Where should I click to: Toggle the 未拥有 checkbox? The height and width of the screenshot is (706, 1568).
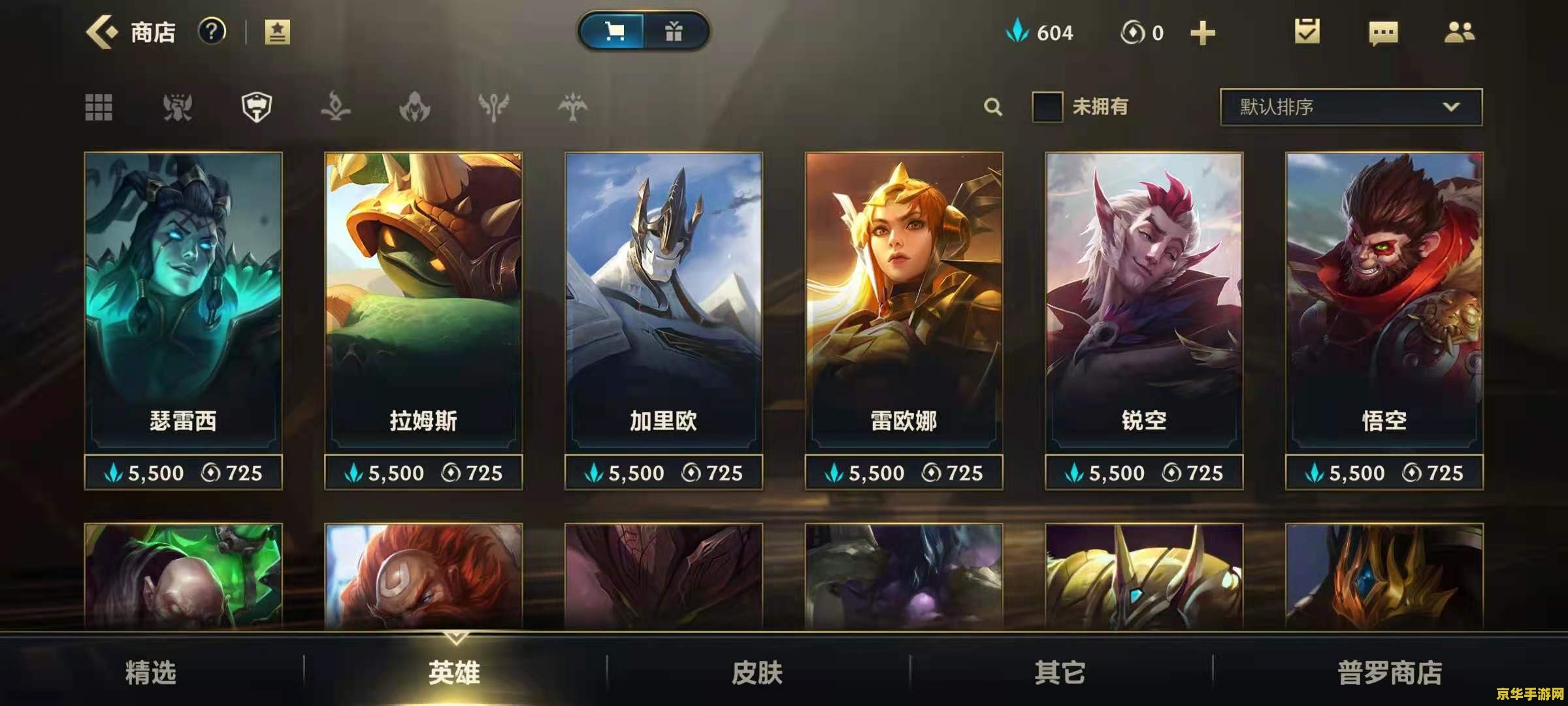1047,107
